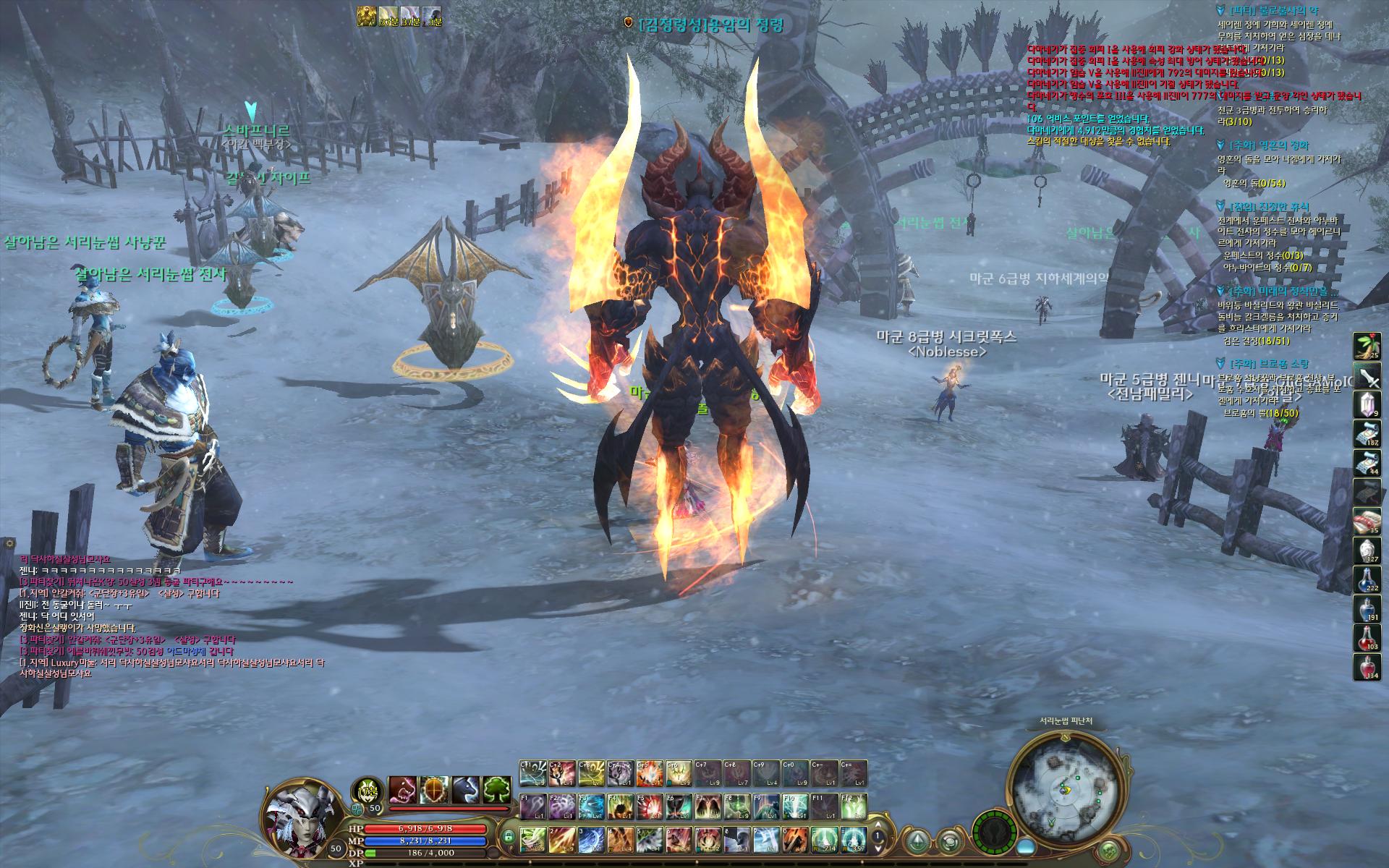Use the skill in the C+1 slot
Image resolution: width=1389 pixels, height=868 pixels.
click(532, 773)
